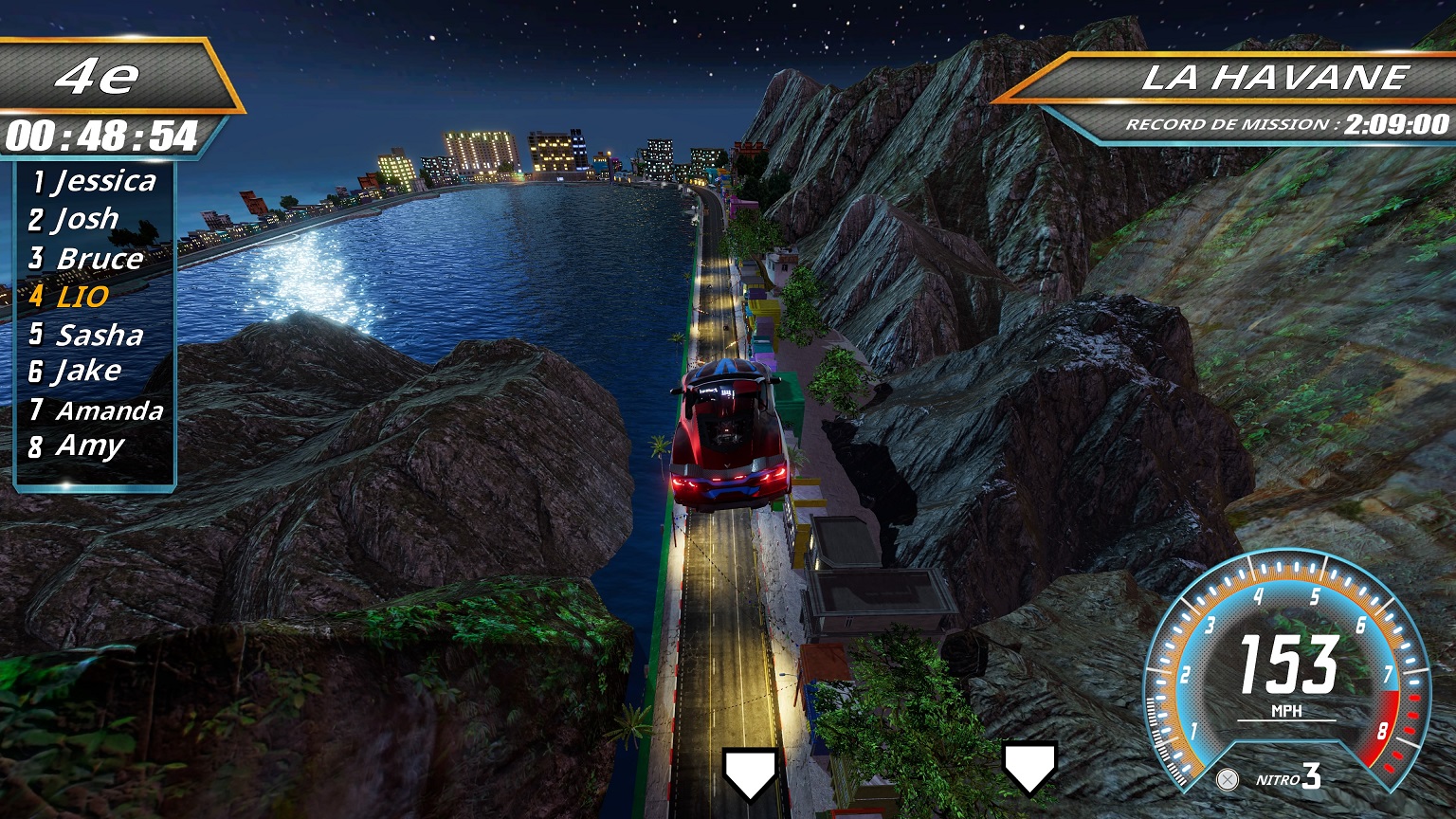Choose Amy at the bottom of standings

[x=78, y=446]
